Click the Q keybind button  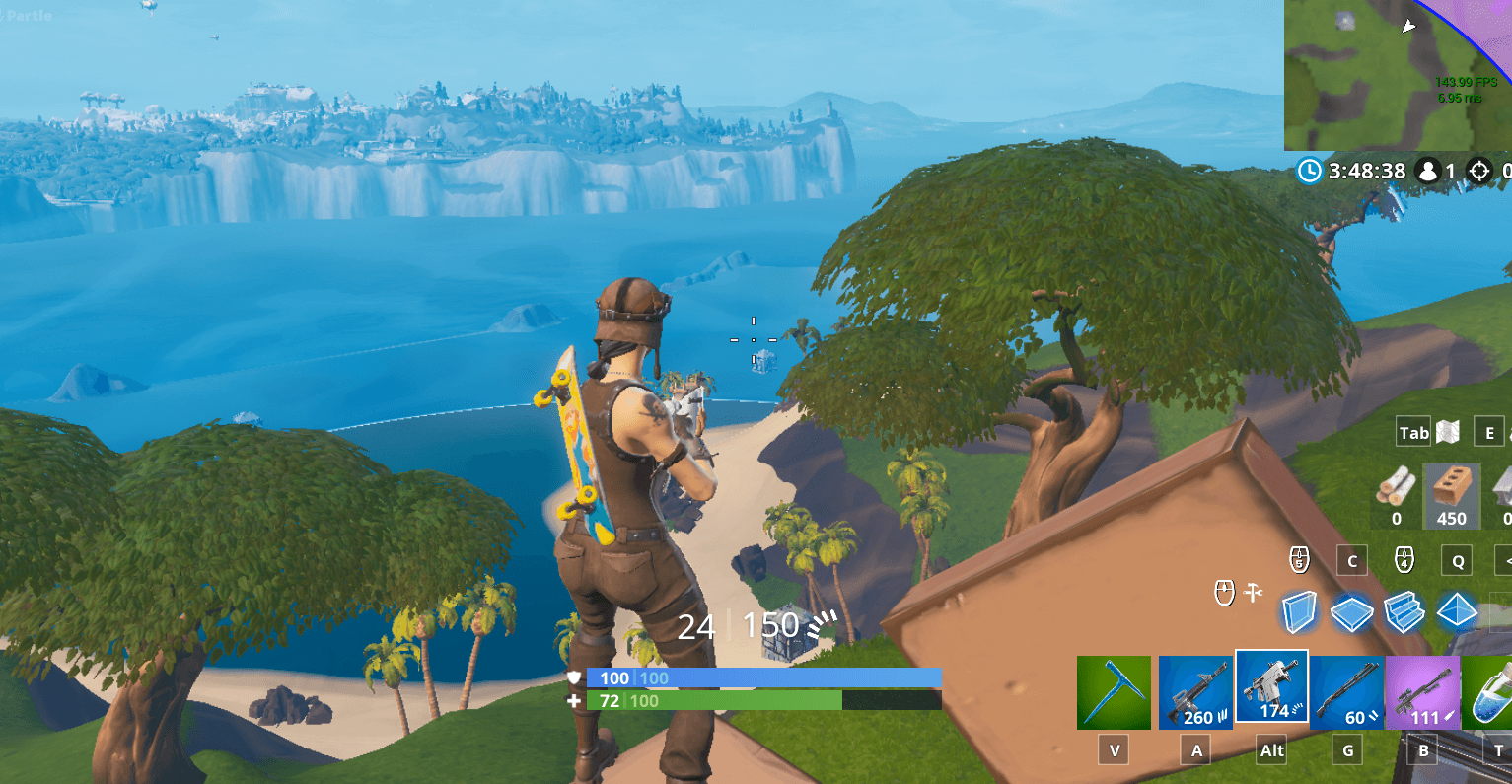click(x=1456, y=559)
